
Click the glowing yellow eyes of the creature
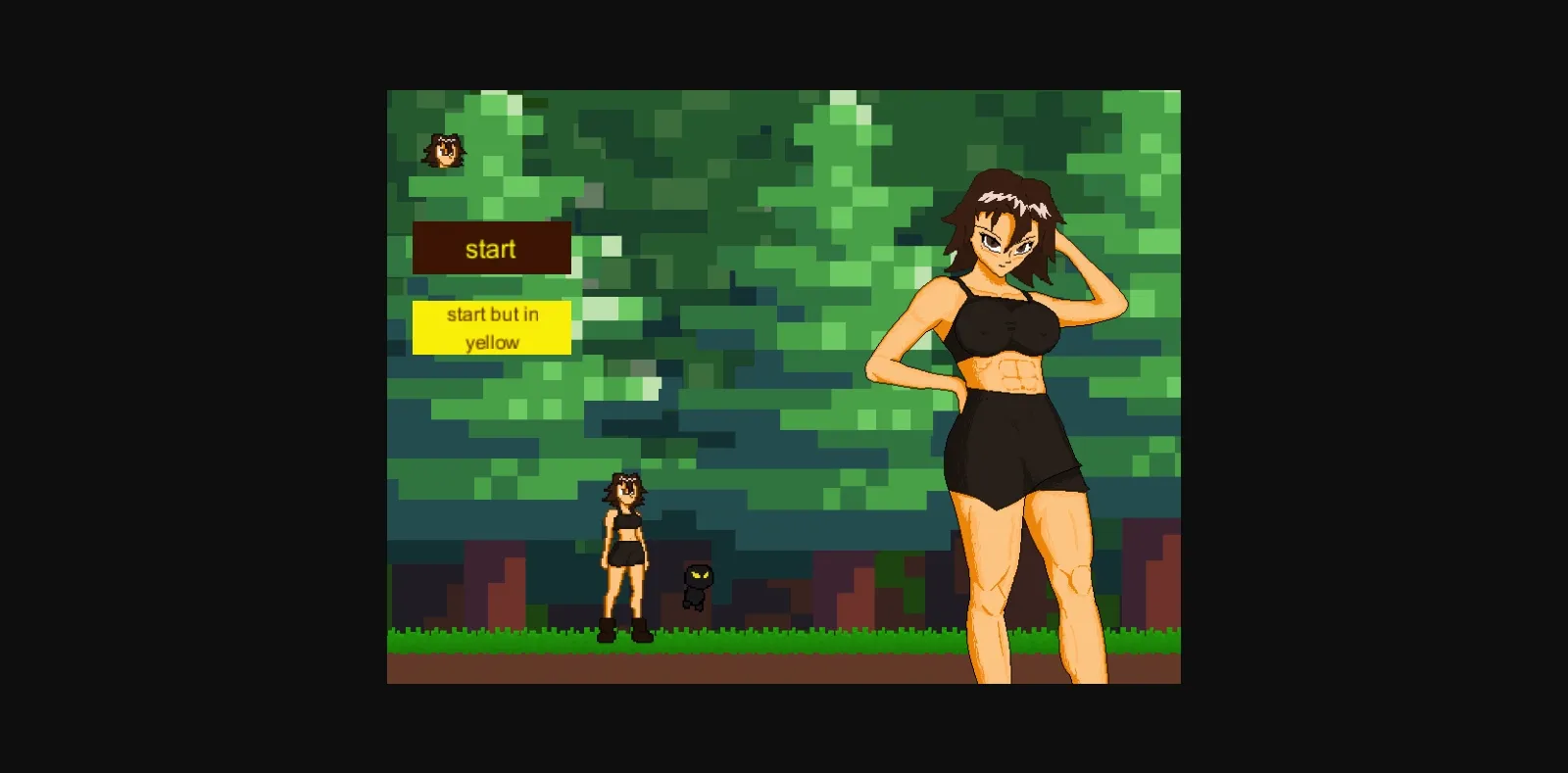[696, 576]
